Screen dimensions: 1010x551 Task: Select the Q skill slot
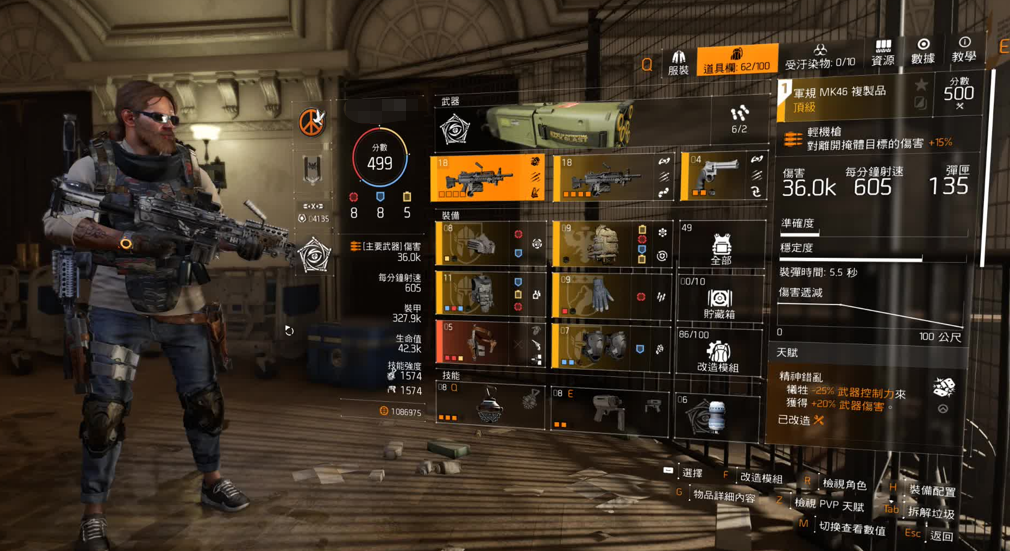(489, 407)
